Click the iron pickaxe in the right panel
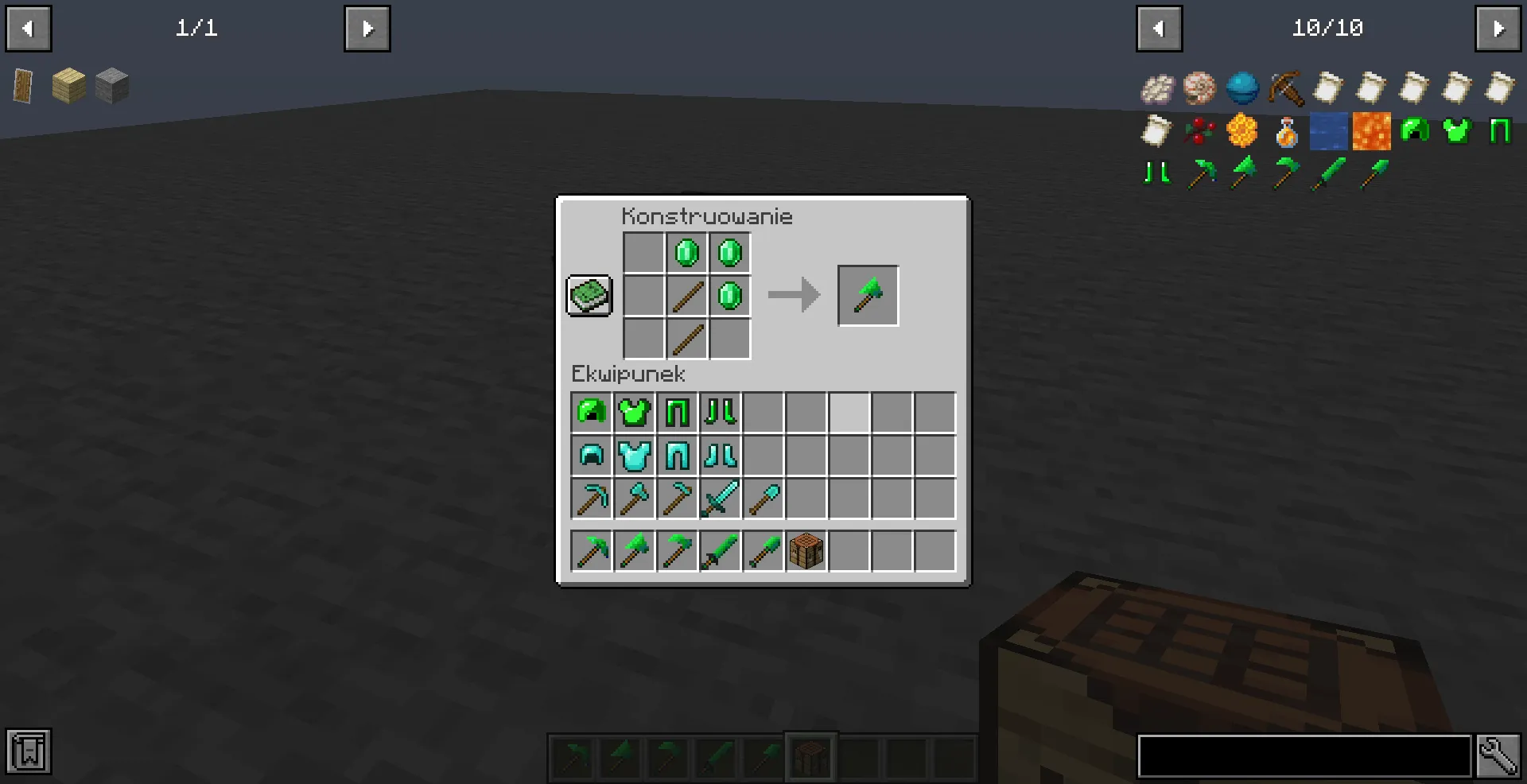The height and width of the screenshot is (784, 1527). 1285,88
